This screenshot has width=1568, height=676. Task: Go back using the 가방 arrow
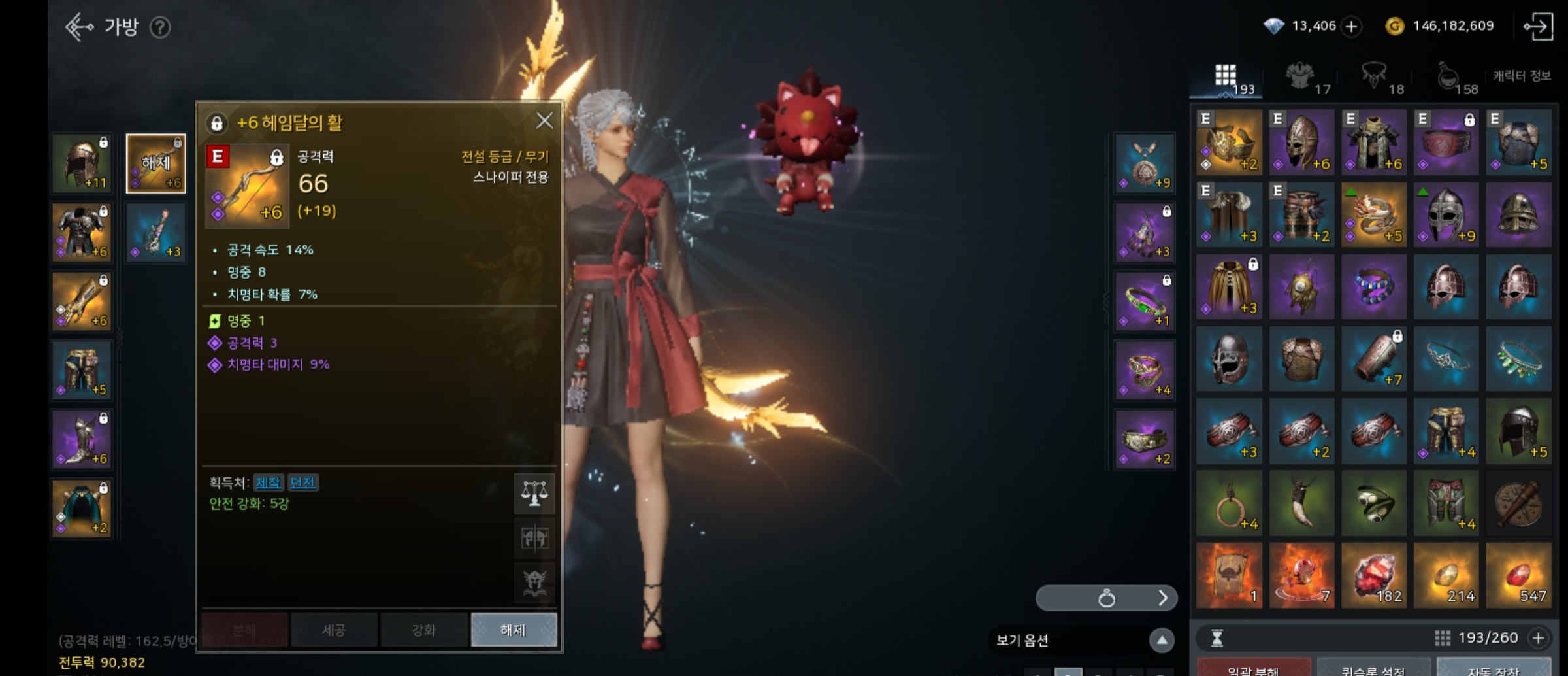80,27
